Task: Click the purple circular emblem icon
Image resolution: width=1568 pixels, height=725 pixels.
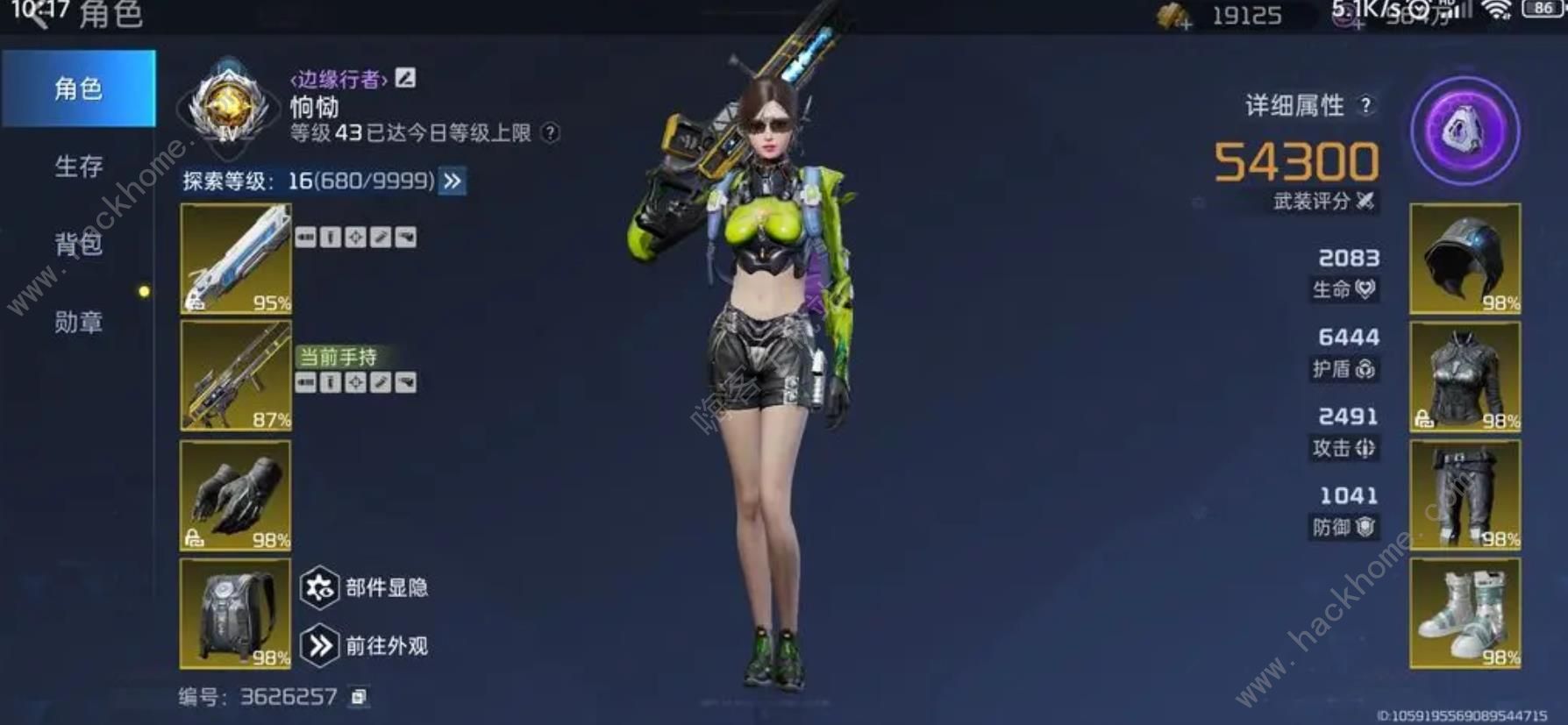Action: click(1465, 131)
